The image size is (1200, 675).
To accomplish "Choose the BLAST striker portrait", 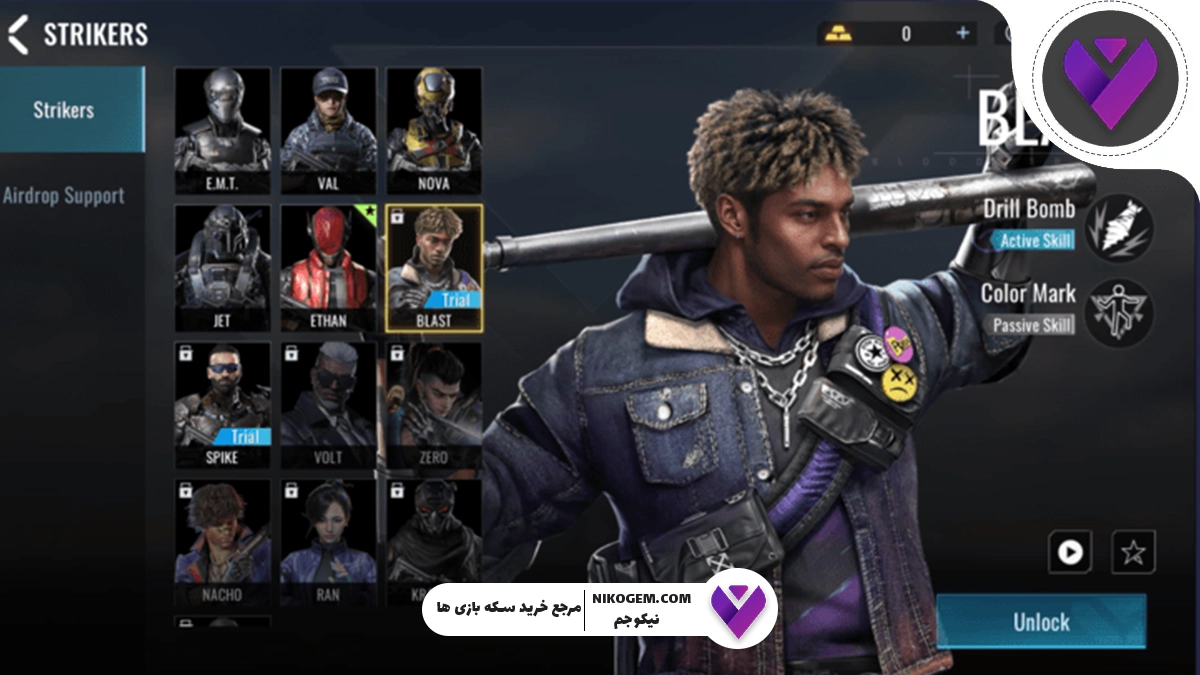I will pos(434,267).
